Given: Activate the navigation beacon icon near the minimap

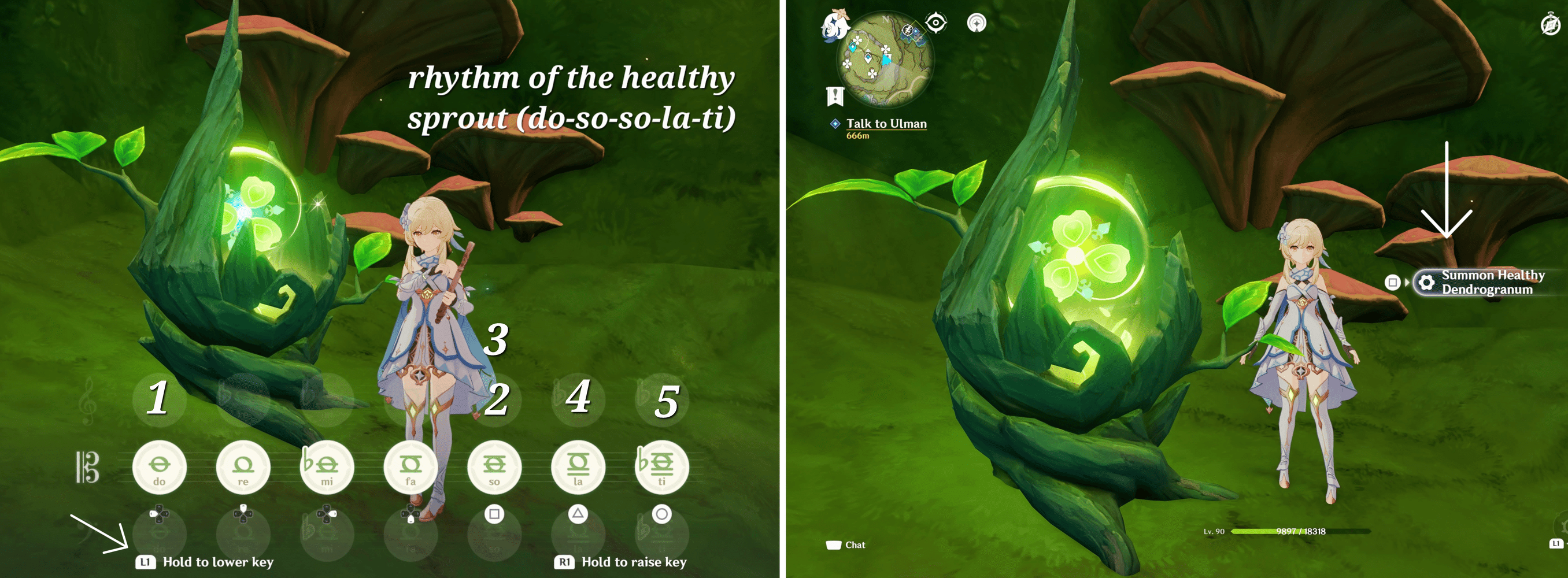Looking at the screenshot, I should [978, 23].
